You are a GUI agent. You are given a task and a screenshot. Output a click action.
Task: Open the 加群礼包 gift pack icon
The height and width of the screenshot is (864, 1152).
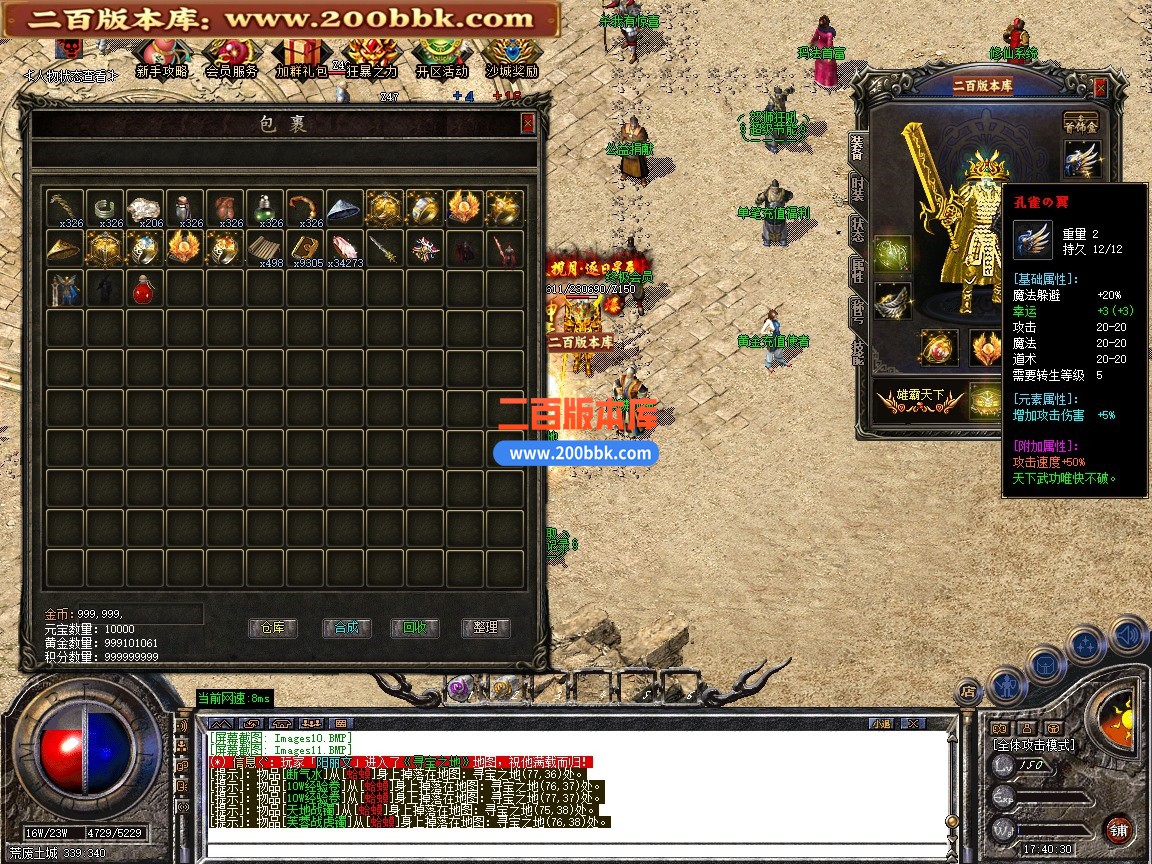tap(300, 58)
